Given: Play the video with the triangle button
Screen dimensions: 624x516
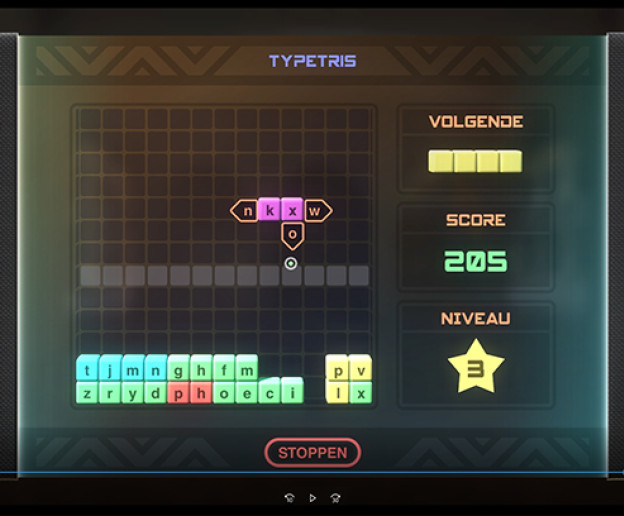Looking at the screenshot, I should pos(312,497).
